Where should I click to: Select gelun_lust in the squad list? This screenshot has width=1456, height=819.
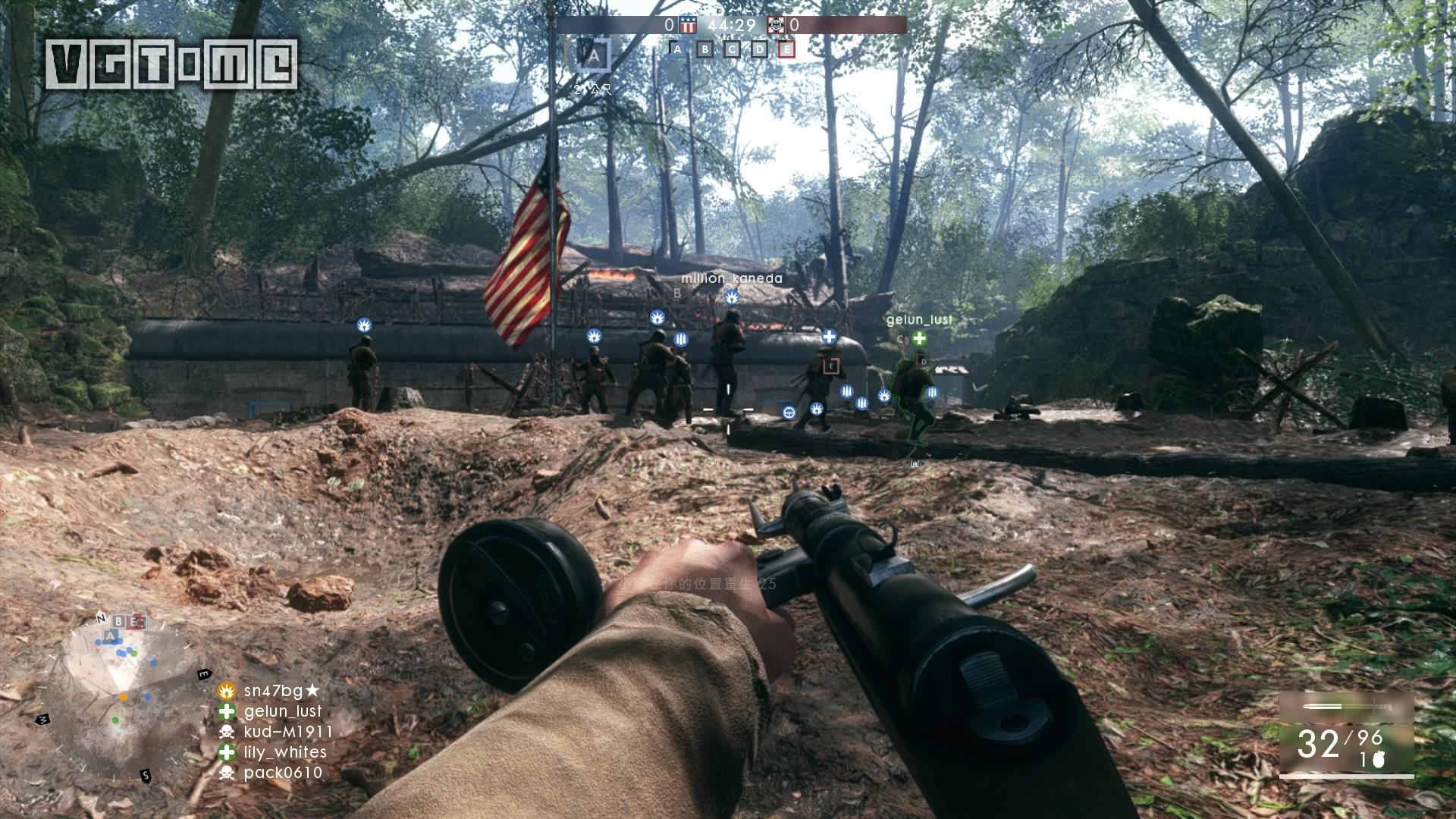[x=283, y=711]
